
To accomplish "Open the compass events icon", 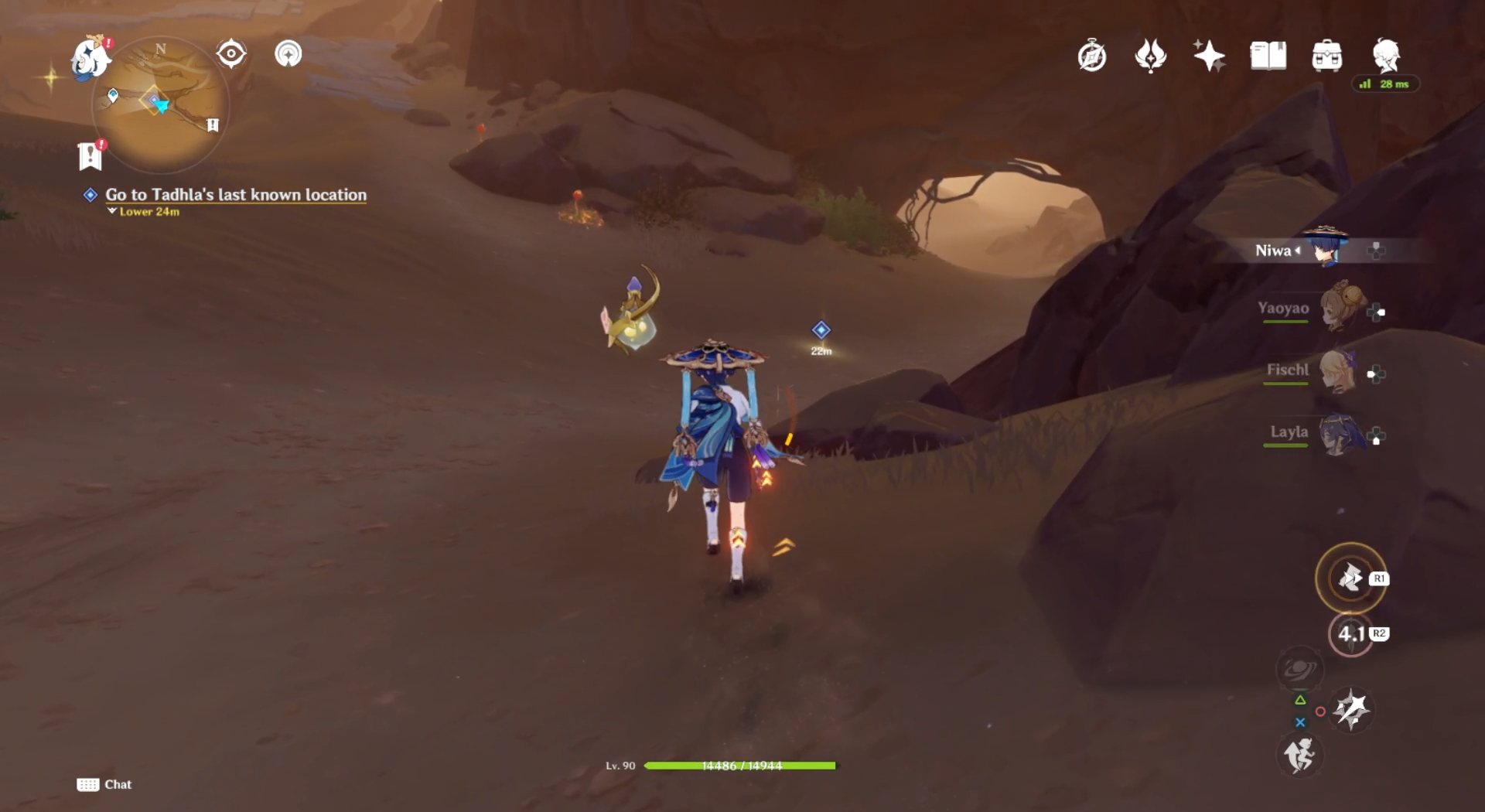I will [1091, 56].
